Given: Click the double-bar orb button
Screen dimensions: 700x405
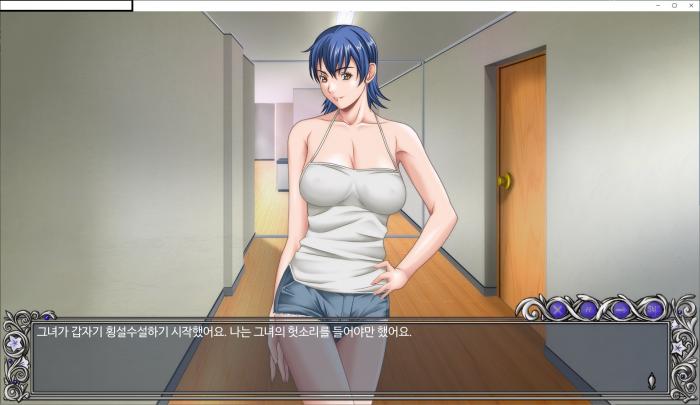Looking at the screenshot, I should tap(588, 310).
